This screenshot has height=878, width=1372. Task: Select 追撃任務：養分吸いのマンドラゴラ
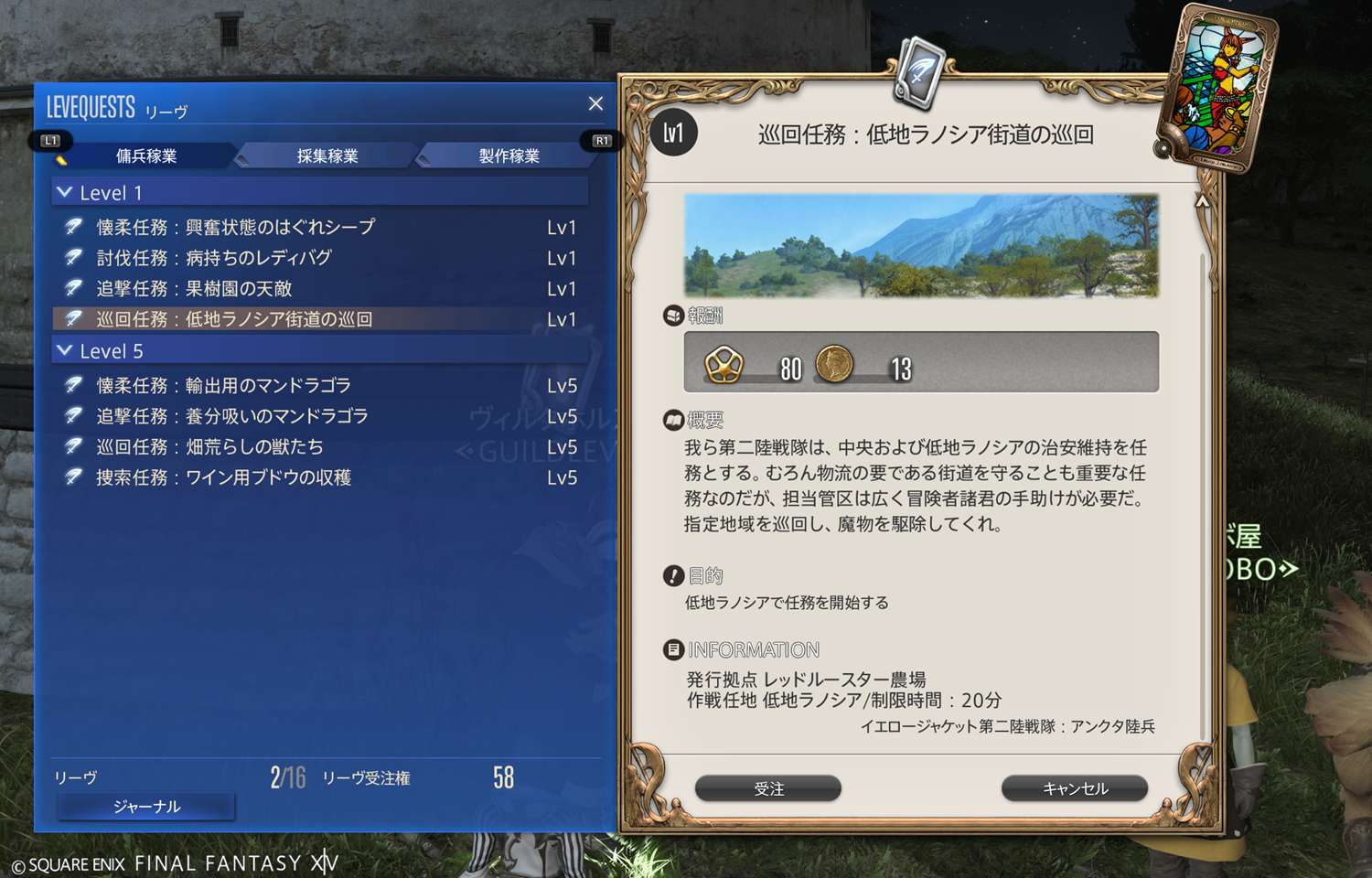[232, 416]
